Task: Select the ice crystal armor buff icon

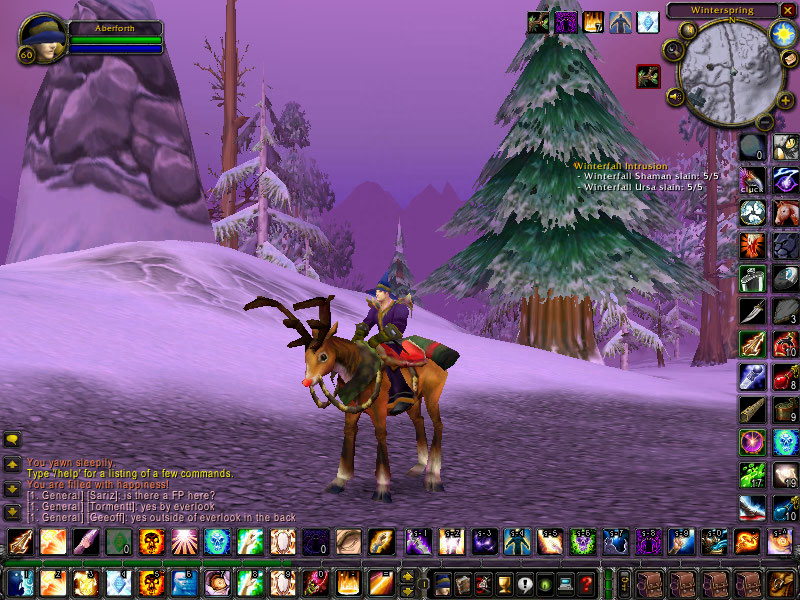Action: [x=649, y=22]
